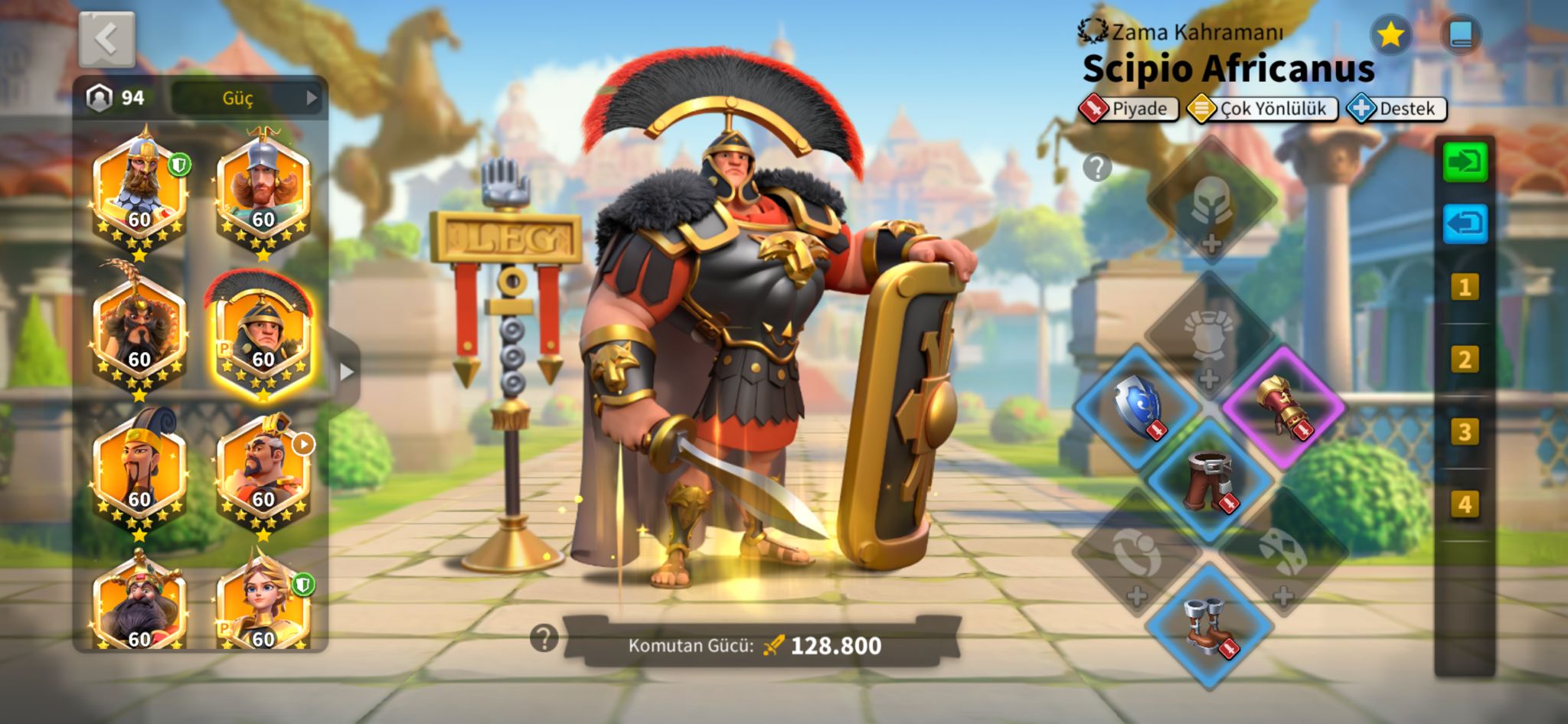Select the selected Scipio Africanus portrait
The height and width of the screenshot is (724, 1568).
tap(263, 338)
